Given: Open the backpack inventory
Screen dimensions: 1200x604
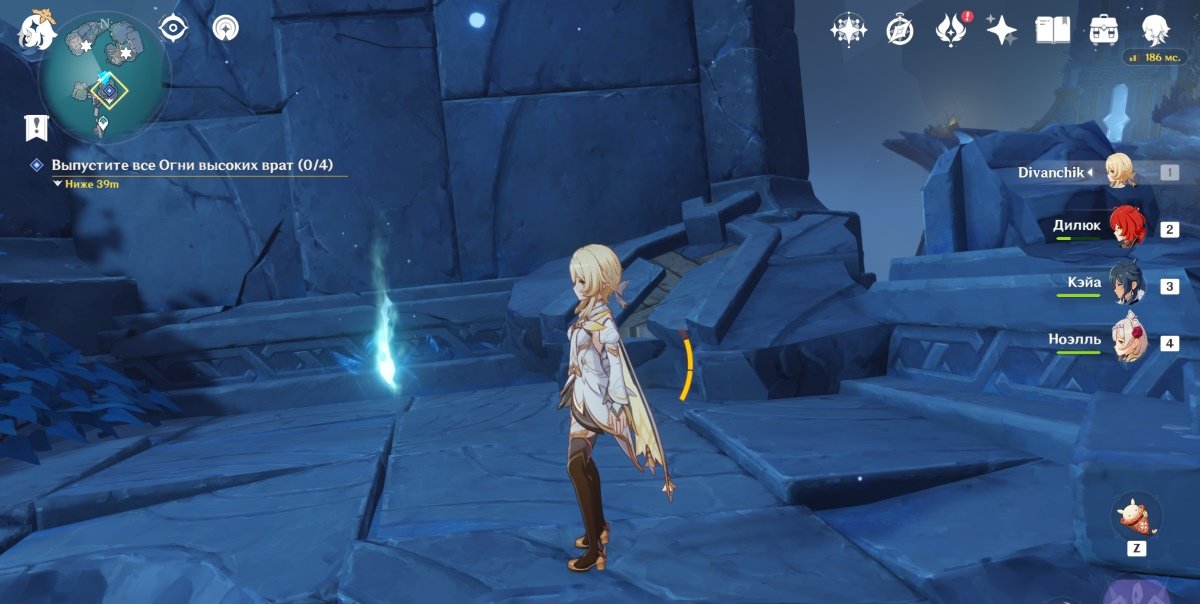Looking at the screenshot, I should coord(1104,30).
